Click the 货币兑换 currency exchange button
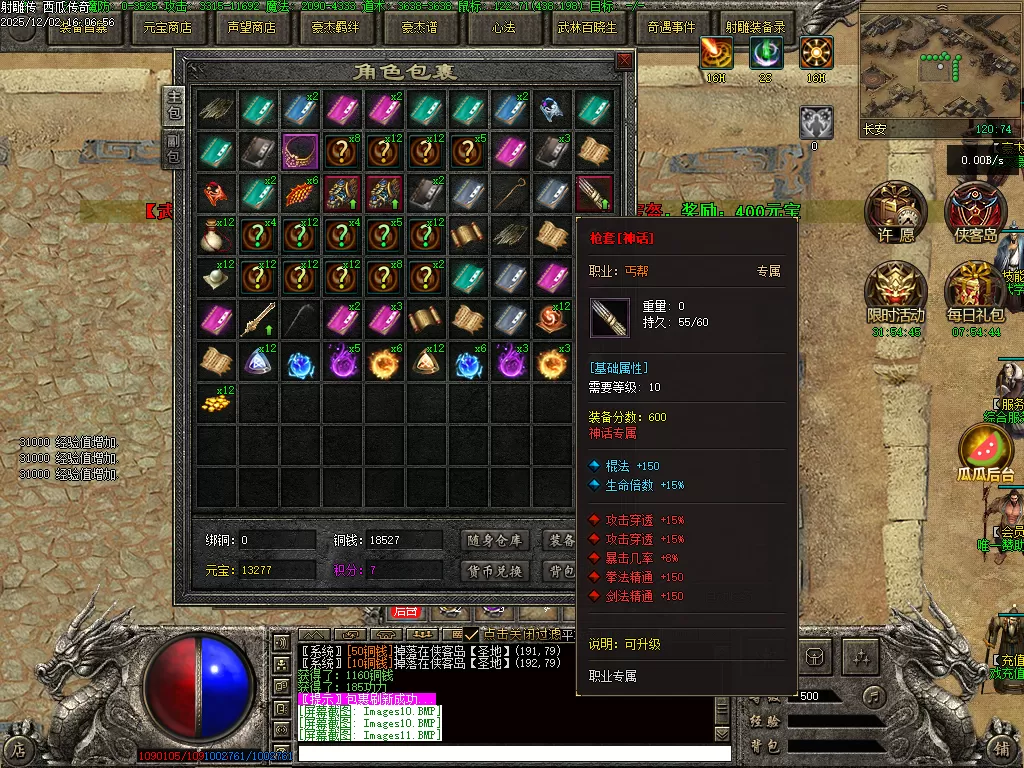Viewport: 1024px width, 768px height. click(x=496, y=571)
